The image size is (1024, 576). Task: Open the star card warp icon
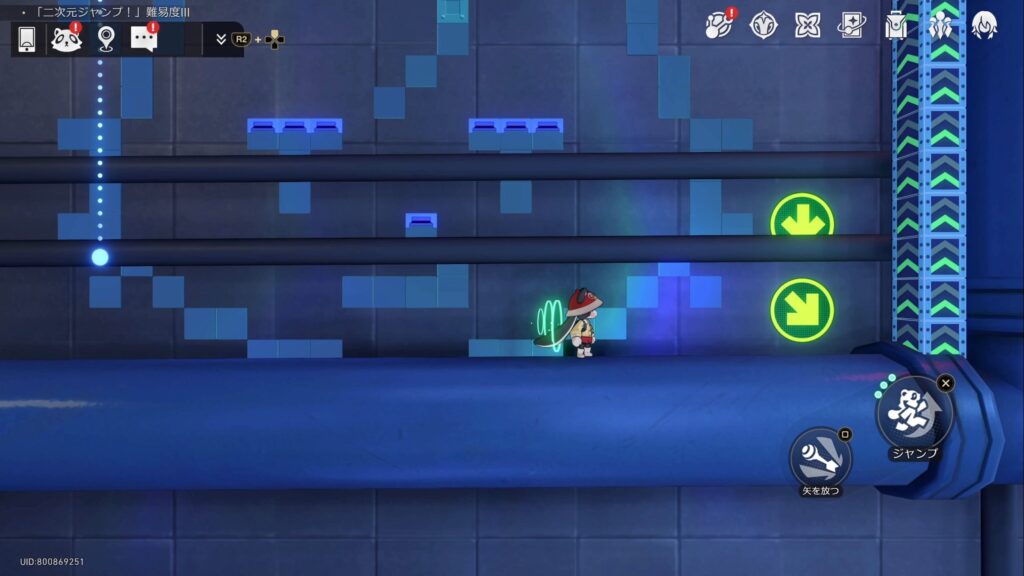pyautogui.click(x=852, y=26)
